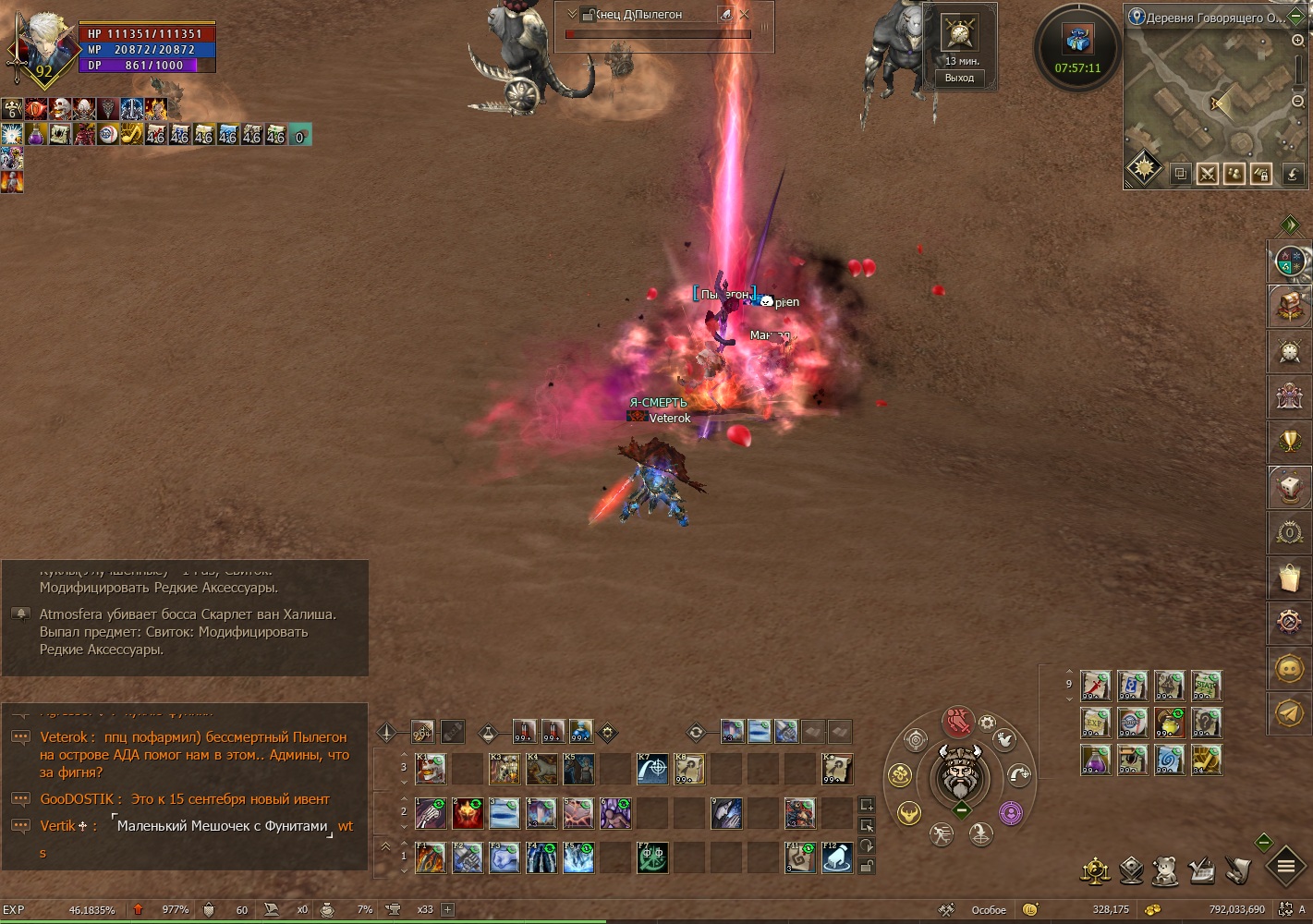Activate the red demon face skill in slot 2

click(x=468, y=813)
